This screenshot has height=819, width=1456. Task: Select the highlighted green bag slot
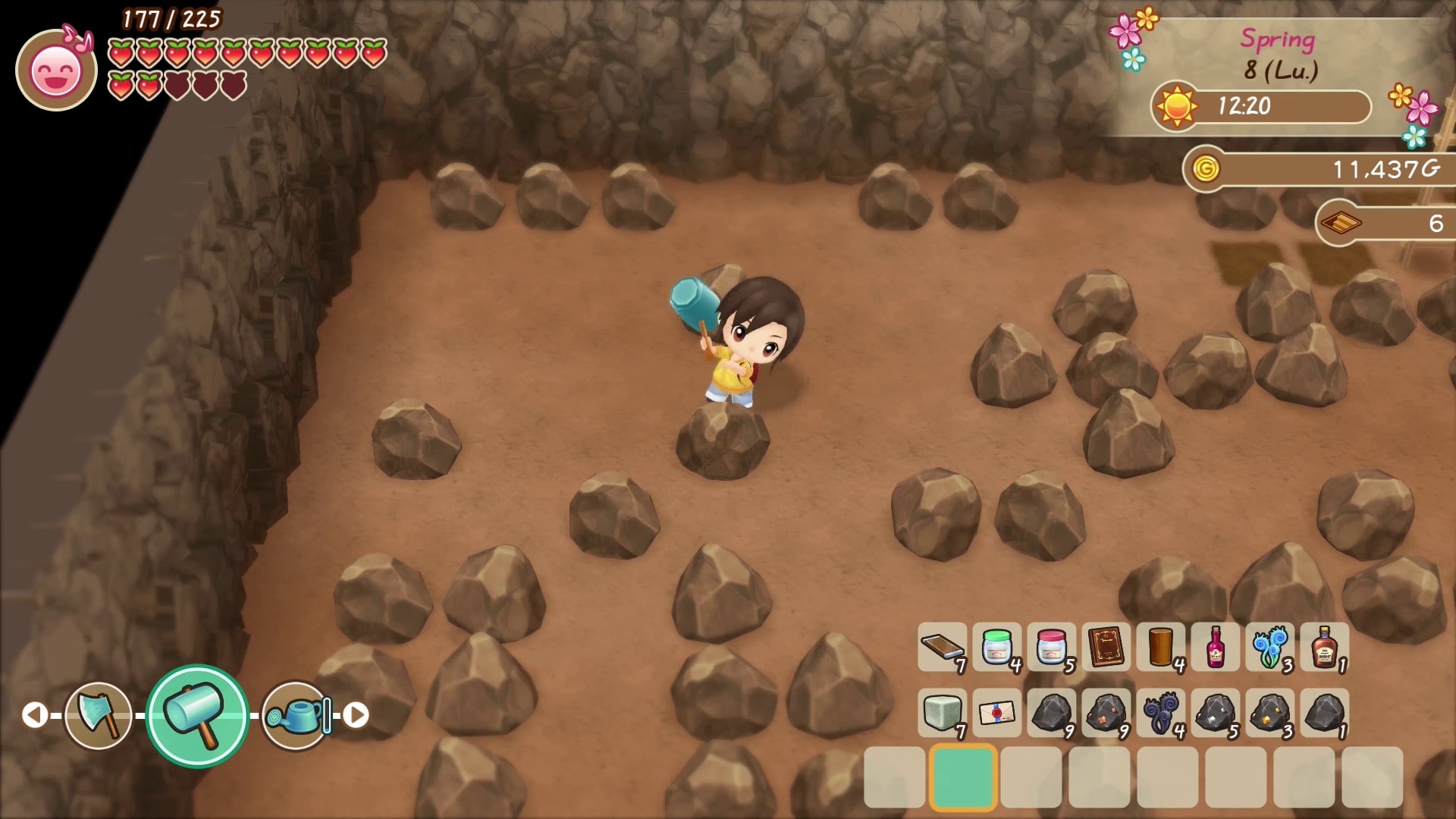[962, 777]
